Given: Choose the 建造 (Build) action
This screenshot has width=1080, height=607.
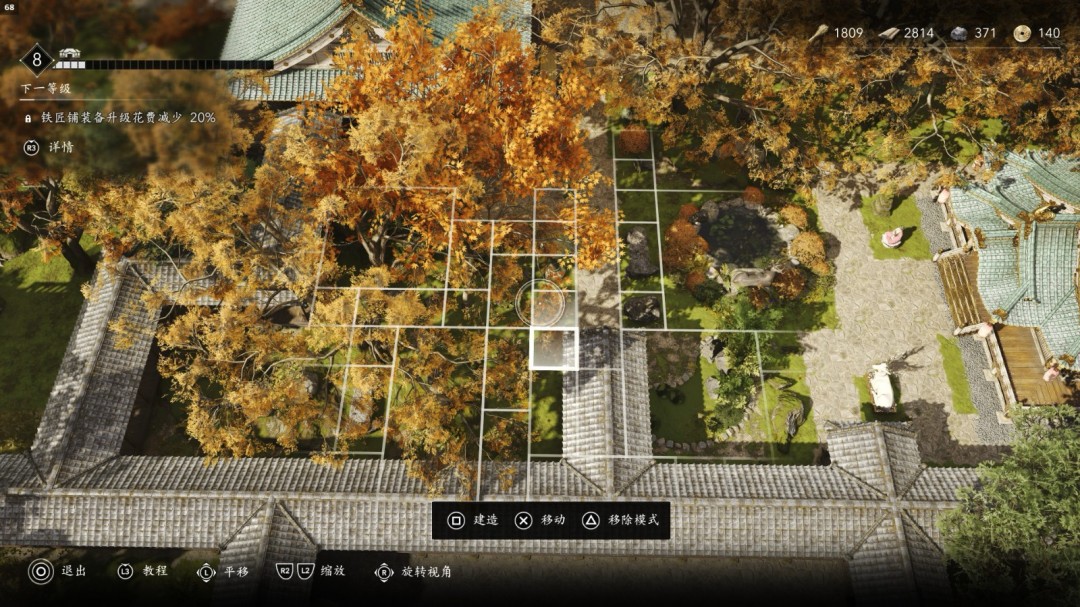Looking at the screenshot, I should coord(473,520).
